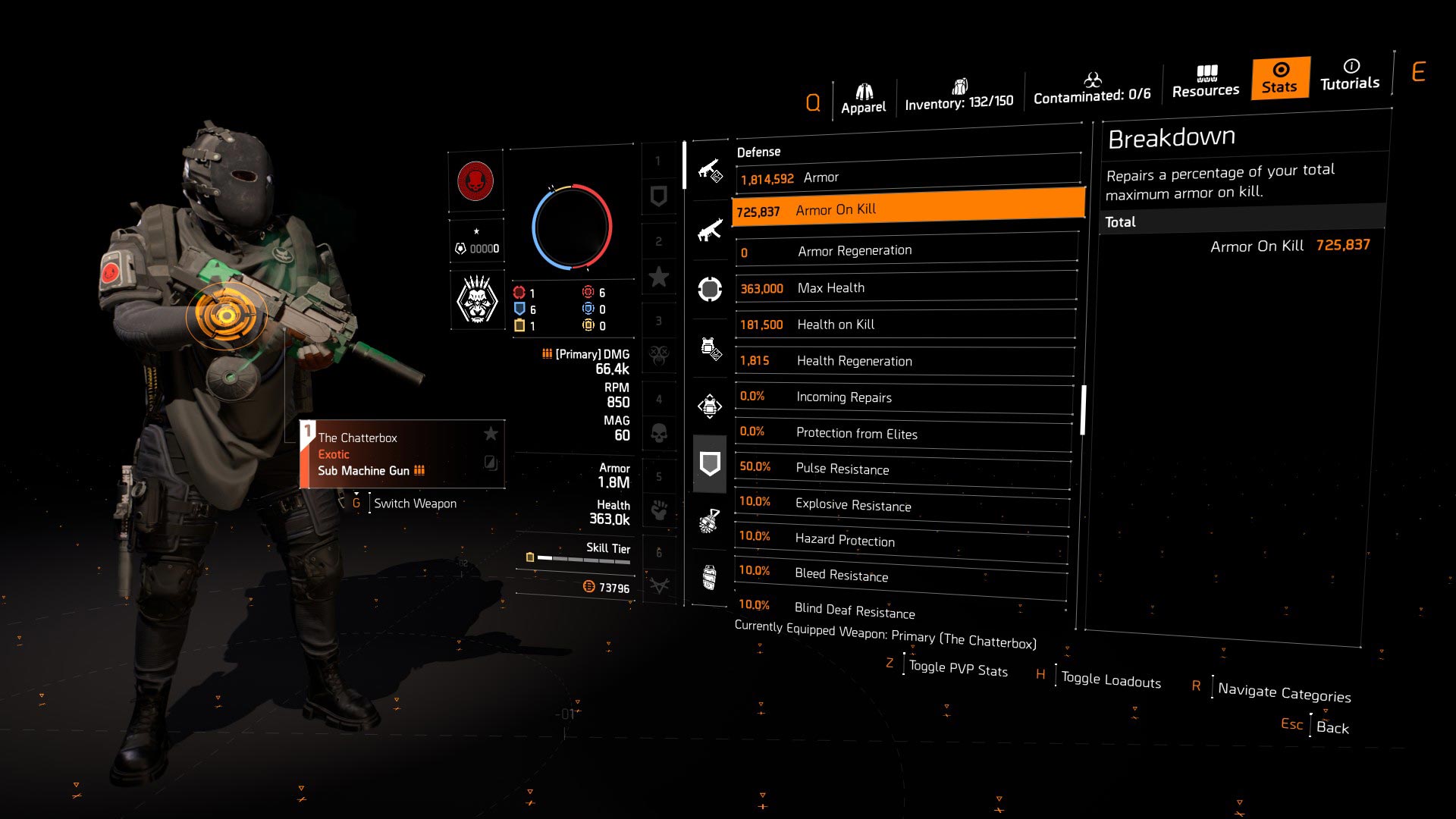The image size is (1456, 819).
Task: Click the red Dark Zone emblem icon
Action: tap(476, 182)
